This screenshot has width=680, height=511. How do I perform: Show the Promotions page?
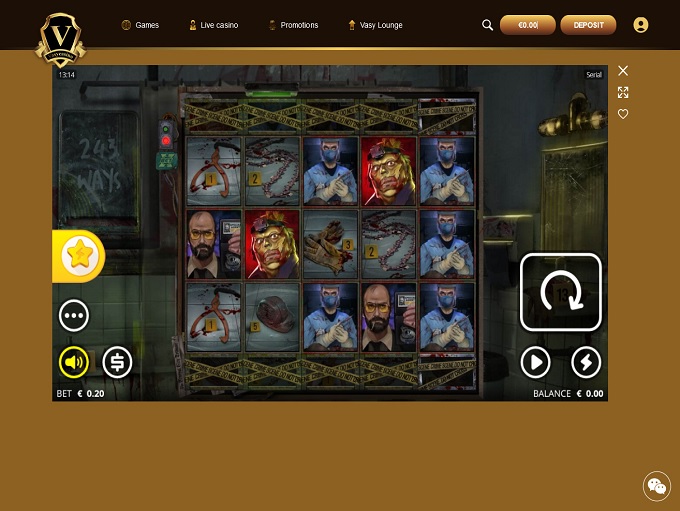(293, 25)
